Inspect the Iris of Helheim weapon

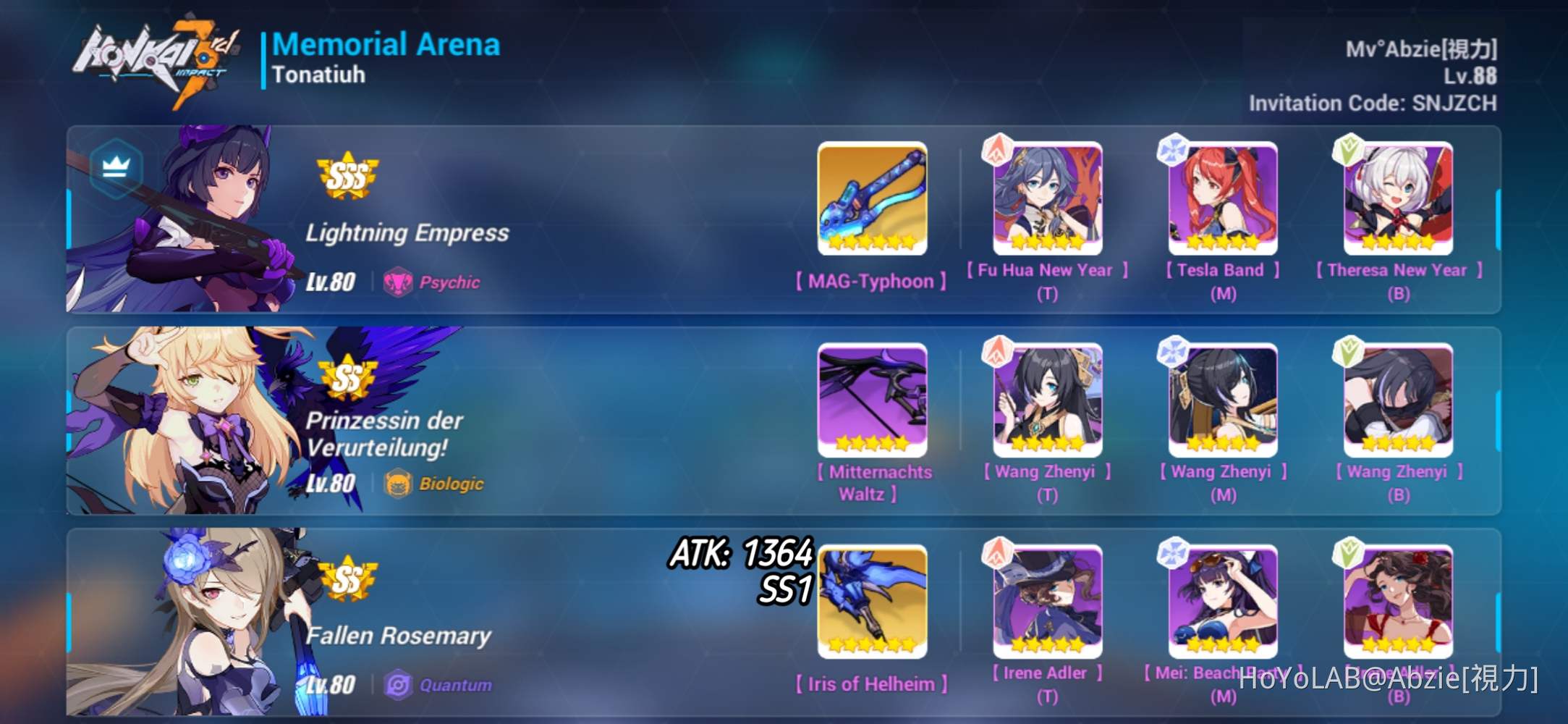[871, 601]
